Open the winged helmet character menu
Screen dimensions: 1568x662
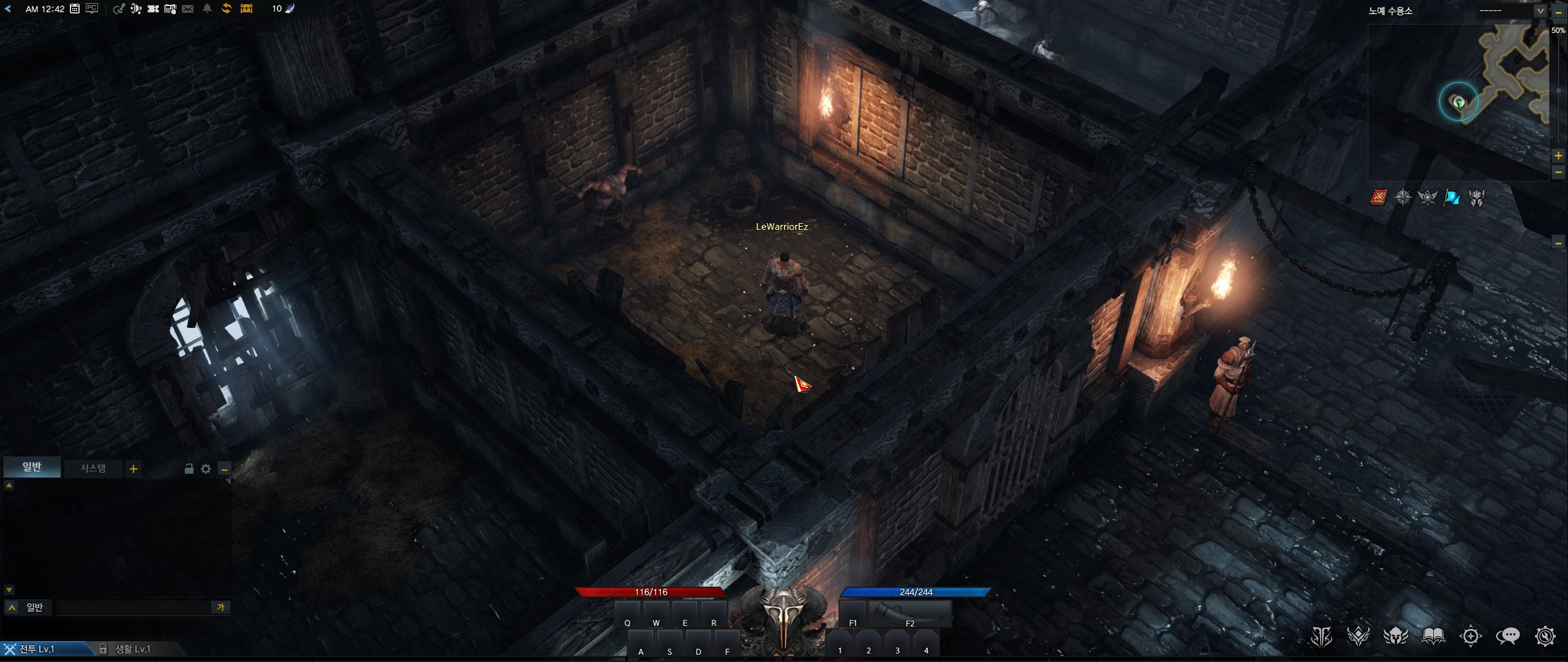tap(1396, 636)
